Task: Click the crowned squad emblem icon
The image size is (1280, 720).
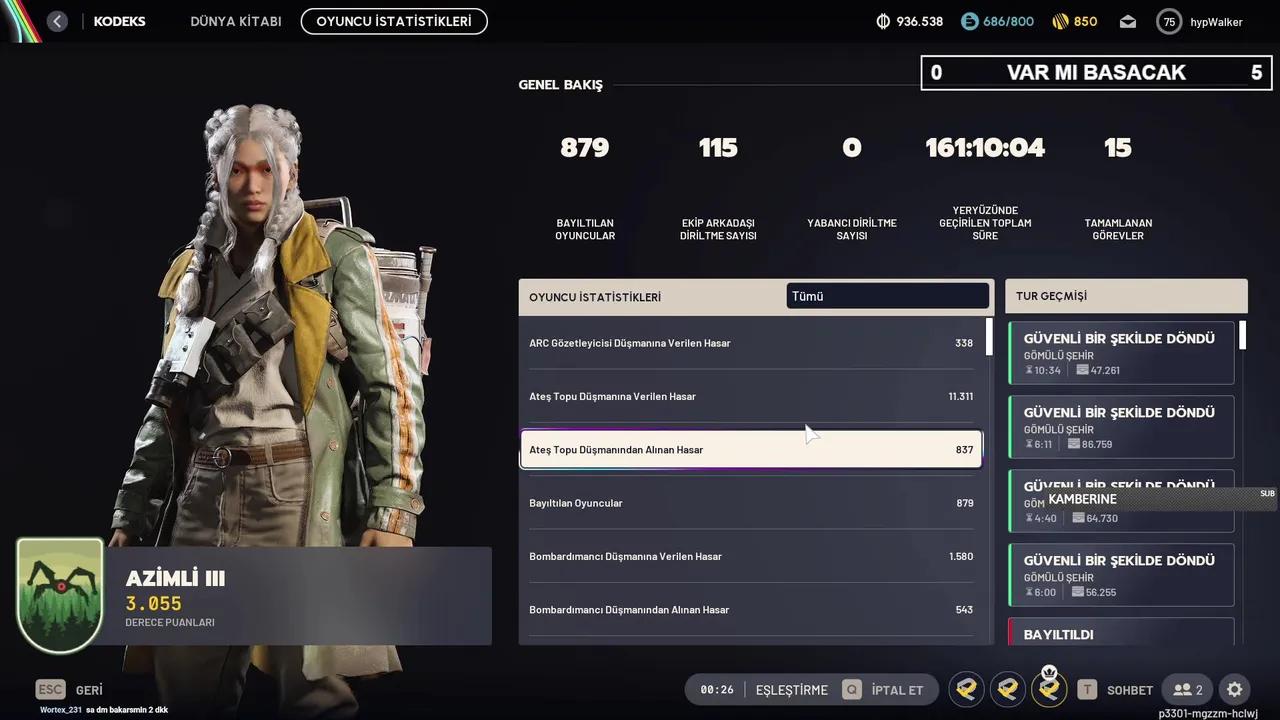Action: click(x=1048, y=689)
